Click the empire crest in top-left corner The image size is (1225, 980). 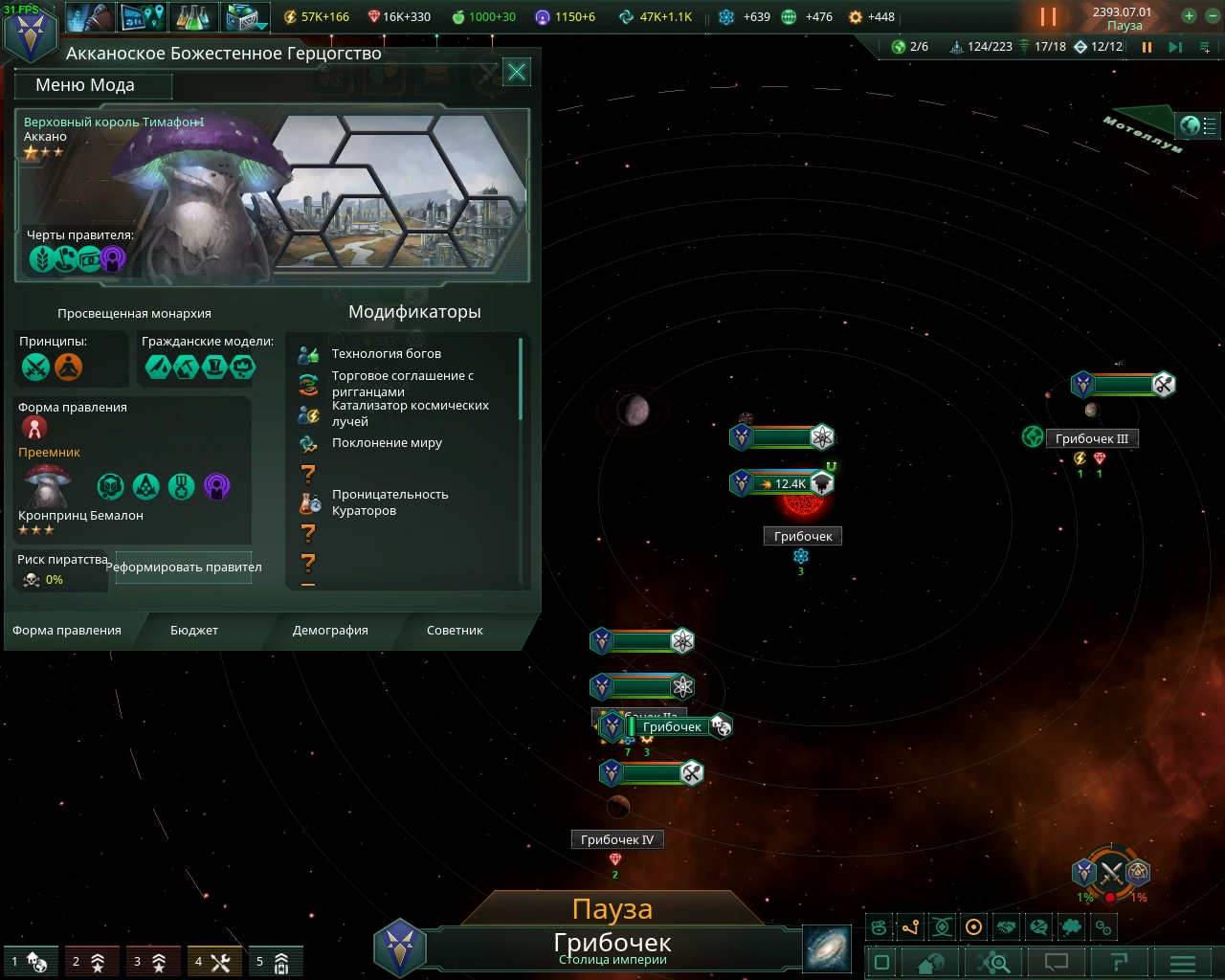(x=32, y=32)
